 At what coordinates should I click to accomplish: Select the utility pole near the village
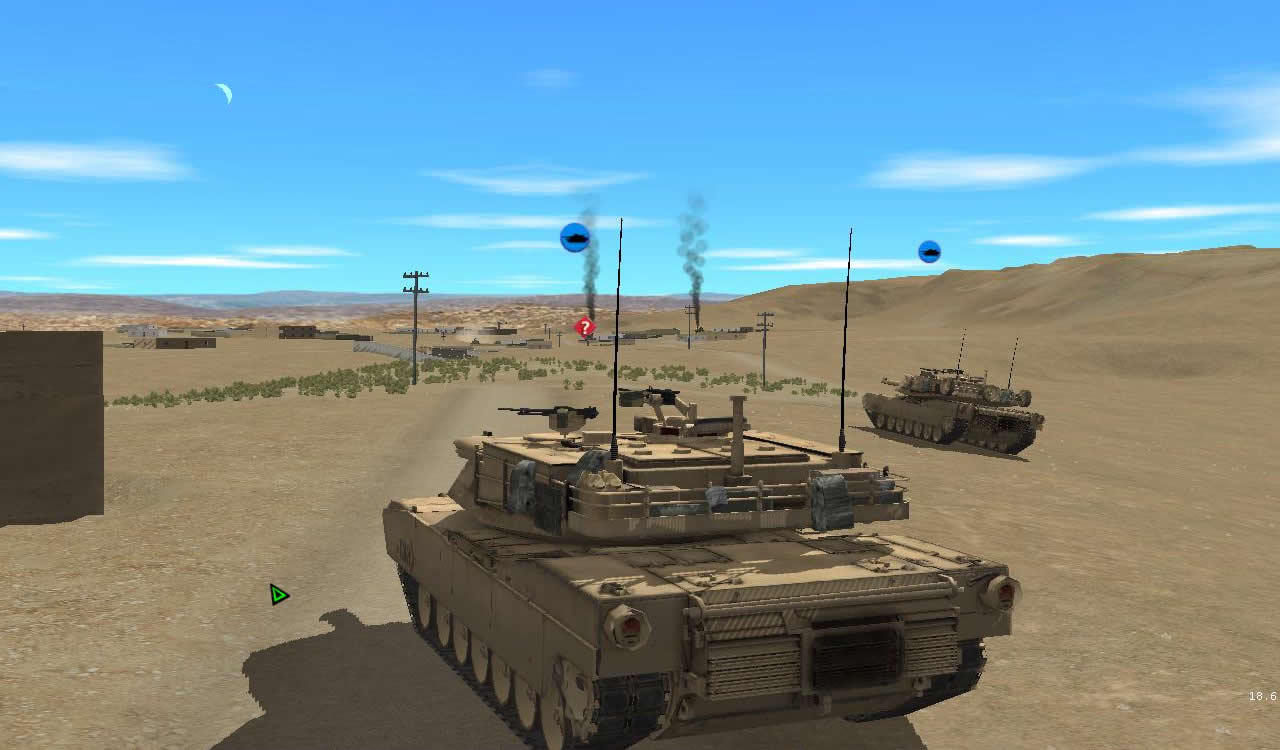(x=414, y=310)
